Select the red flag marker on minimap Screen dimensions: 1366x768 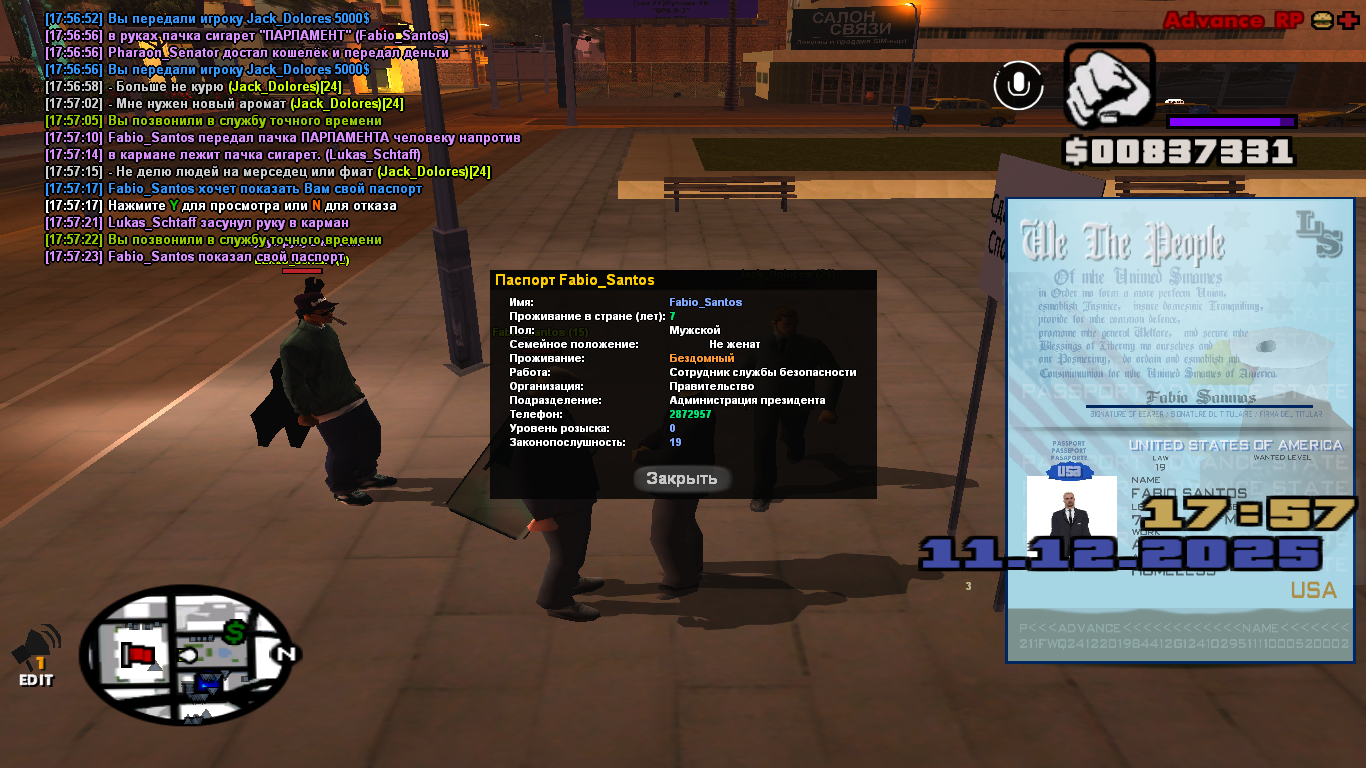[x=138, y=655]
